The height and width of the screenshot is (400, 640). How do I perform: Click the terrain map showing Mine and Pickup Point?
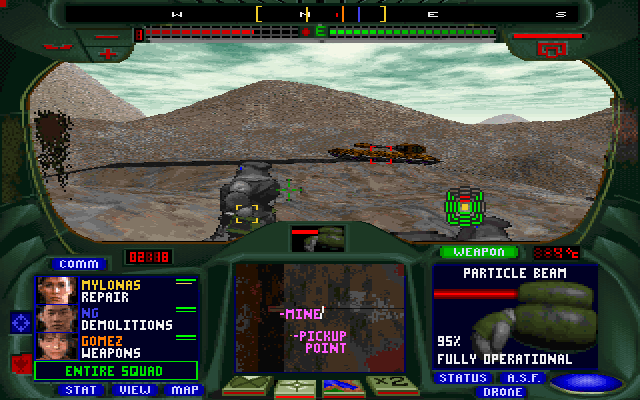click(320, 318)
